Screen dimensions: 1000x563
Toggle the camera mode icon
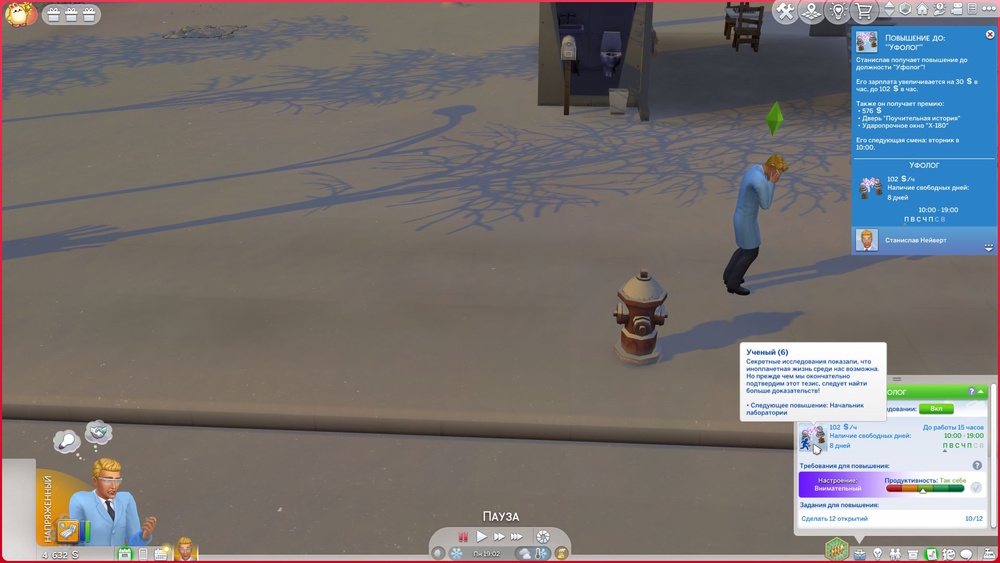pyautogui.click(x=955, y=10)
